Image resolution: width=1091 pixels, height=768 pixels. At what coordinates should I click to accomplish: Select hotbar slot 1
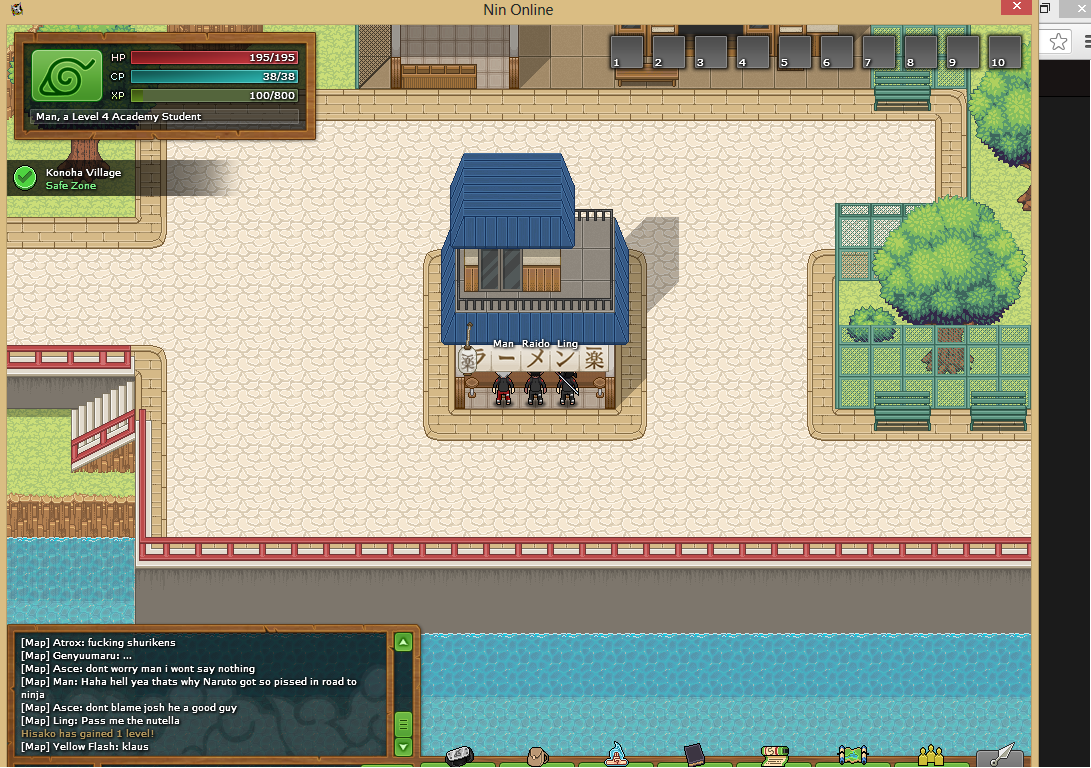coord(626,51)
